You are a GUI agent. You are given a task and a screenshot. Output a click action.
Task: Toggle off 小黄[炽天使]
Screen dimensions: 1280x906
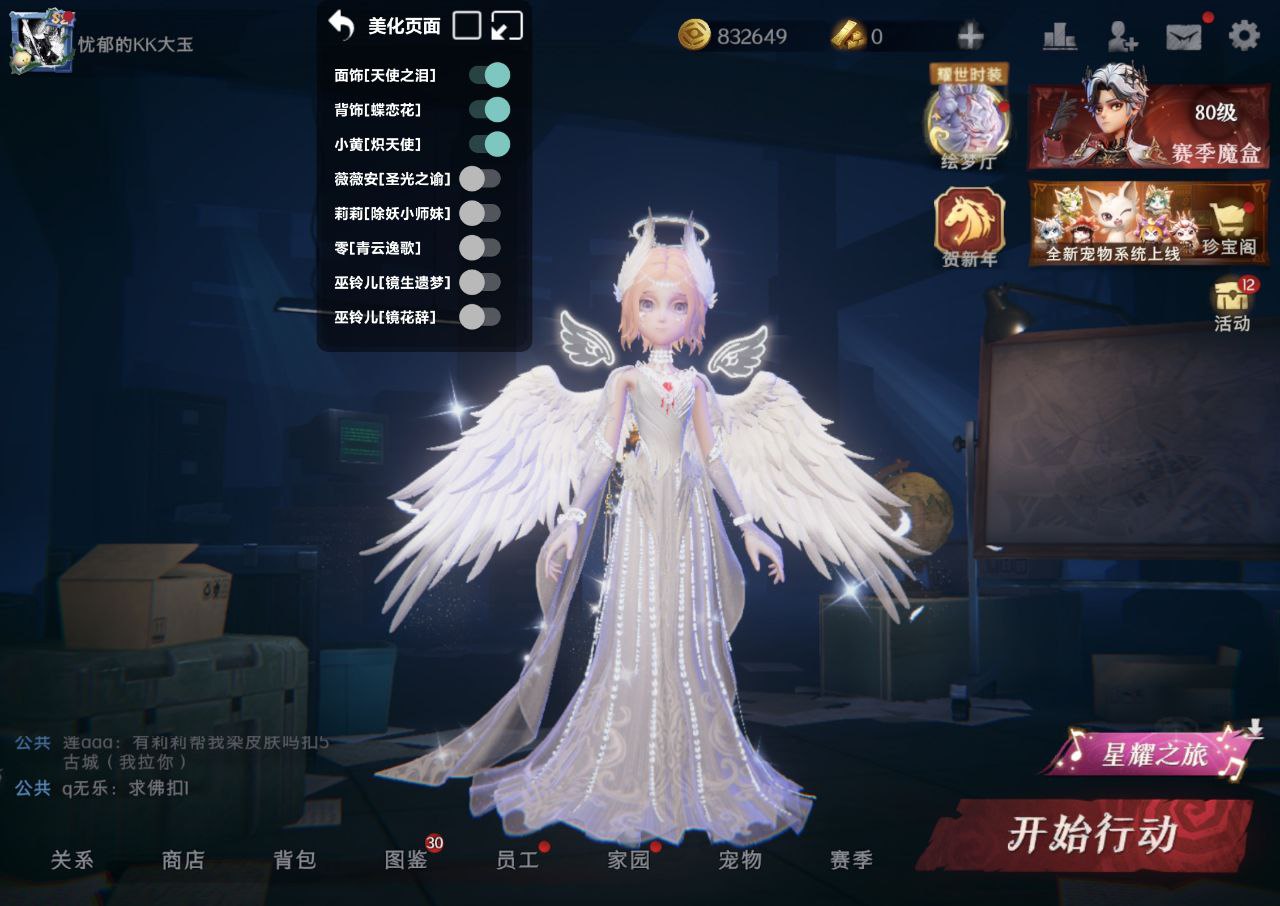click(490, 144)
